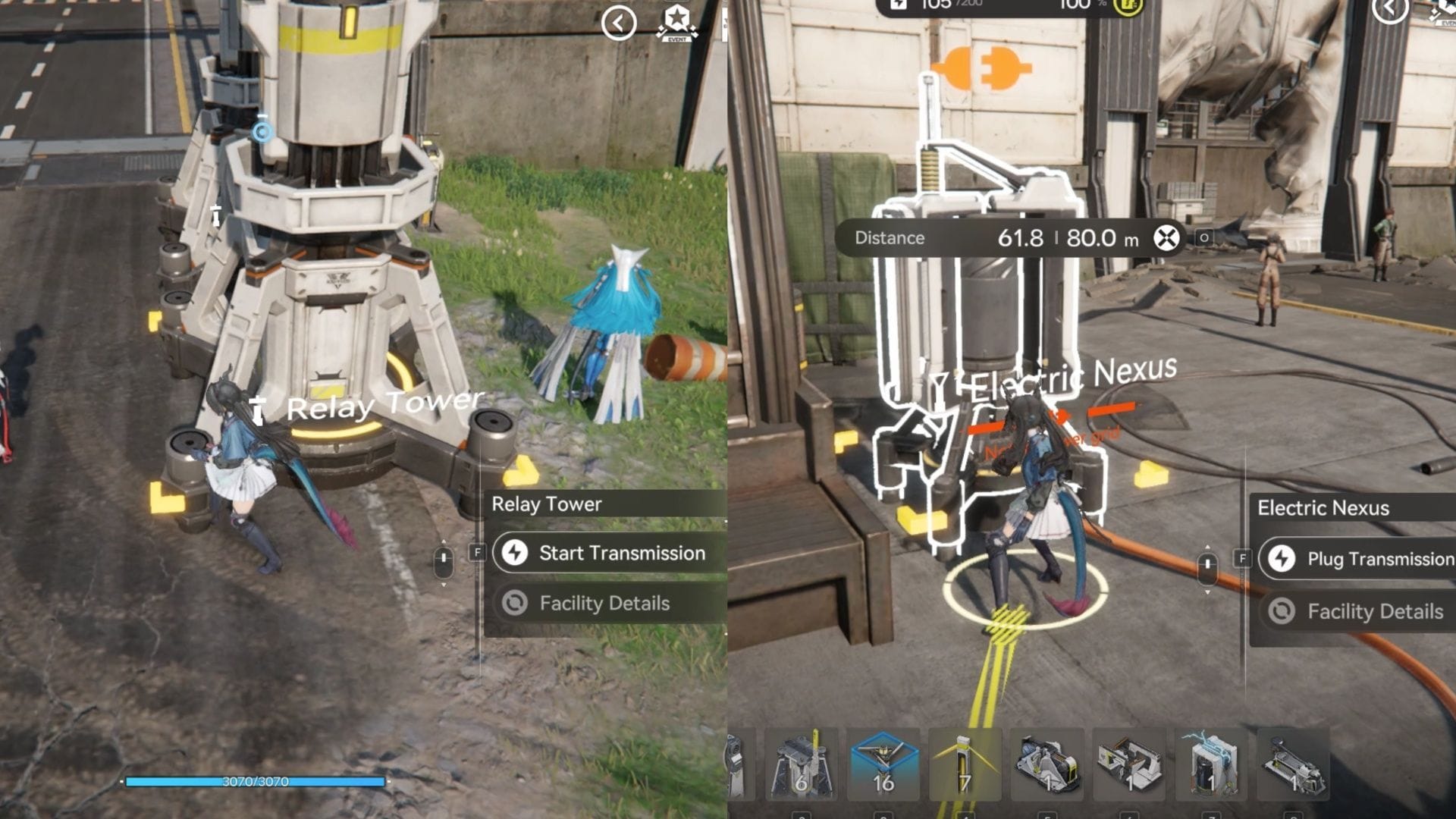
Task: Pick the yellow pylon slot with count 7
Action: (965, 764)
